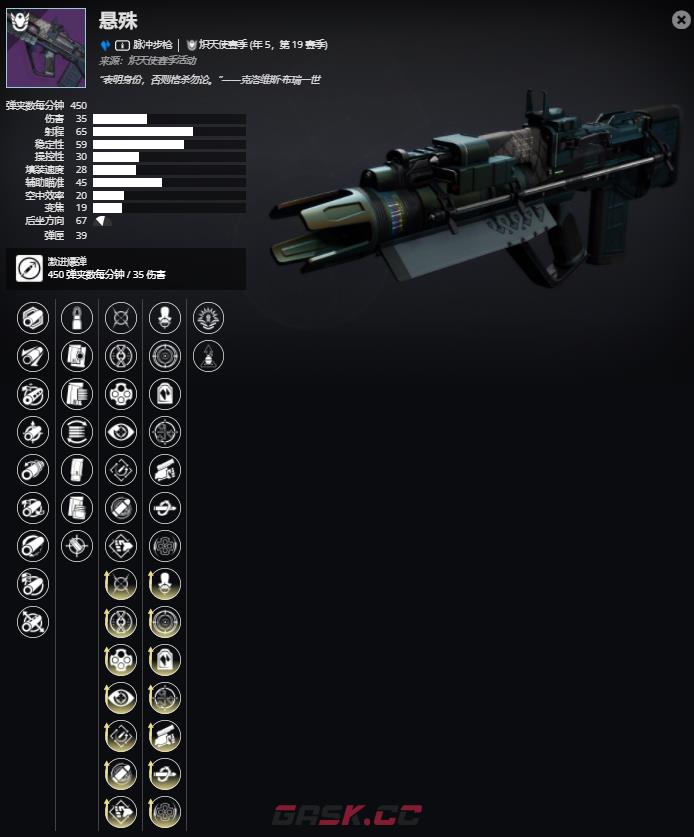Screen dimensions: 694x837
Task: Select the enhanced four-circle cluster perk
Action: (x=120, y=659)
